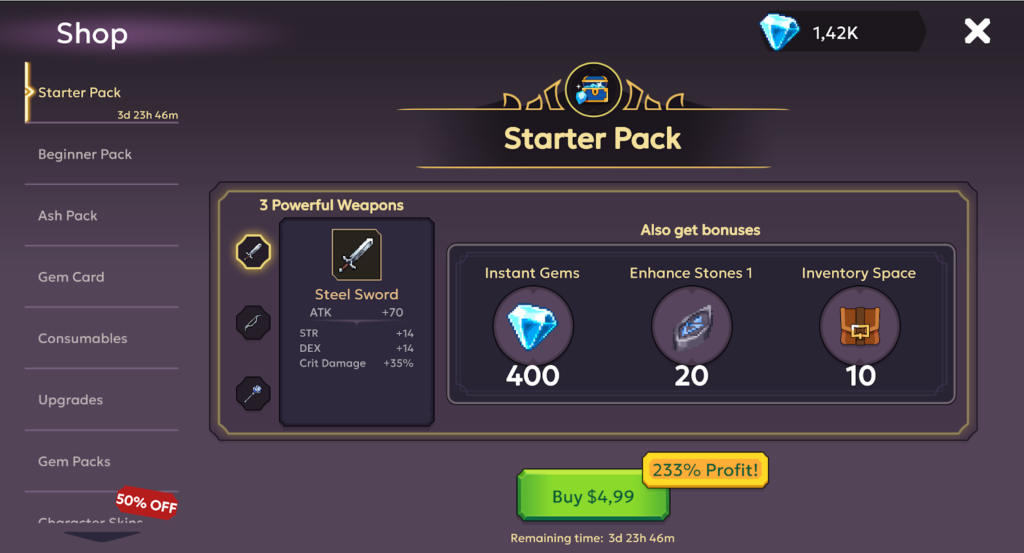Preview the staff weapon option

click(253, 392)
